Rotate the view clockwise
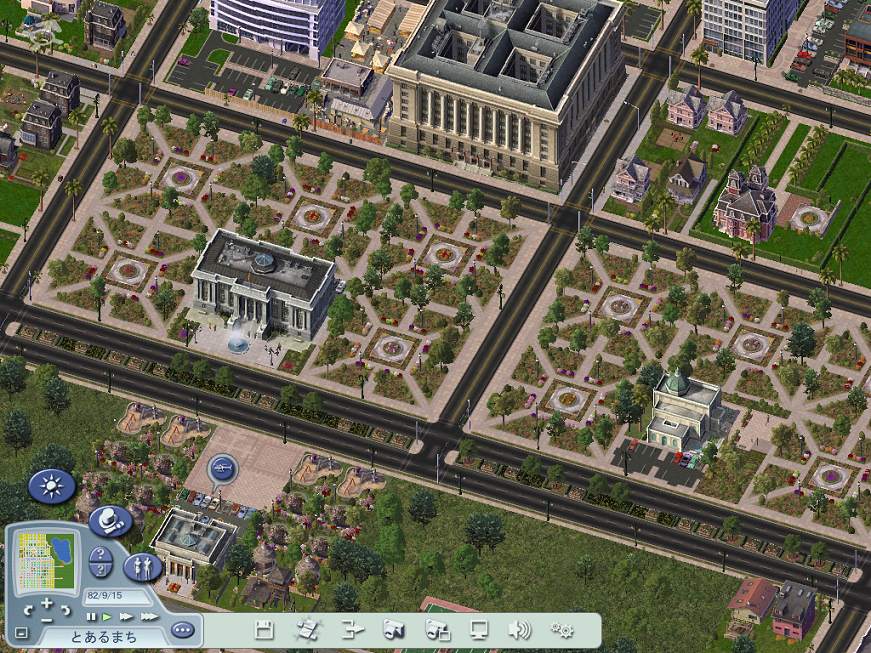871x653 pixels. [x=66, y=609]
